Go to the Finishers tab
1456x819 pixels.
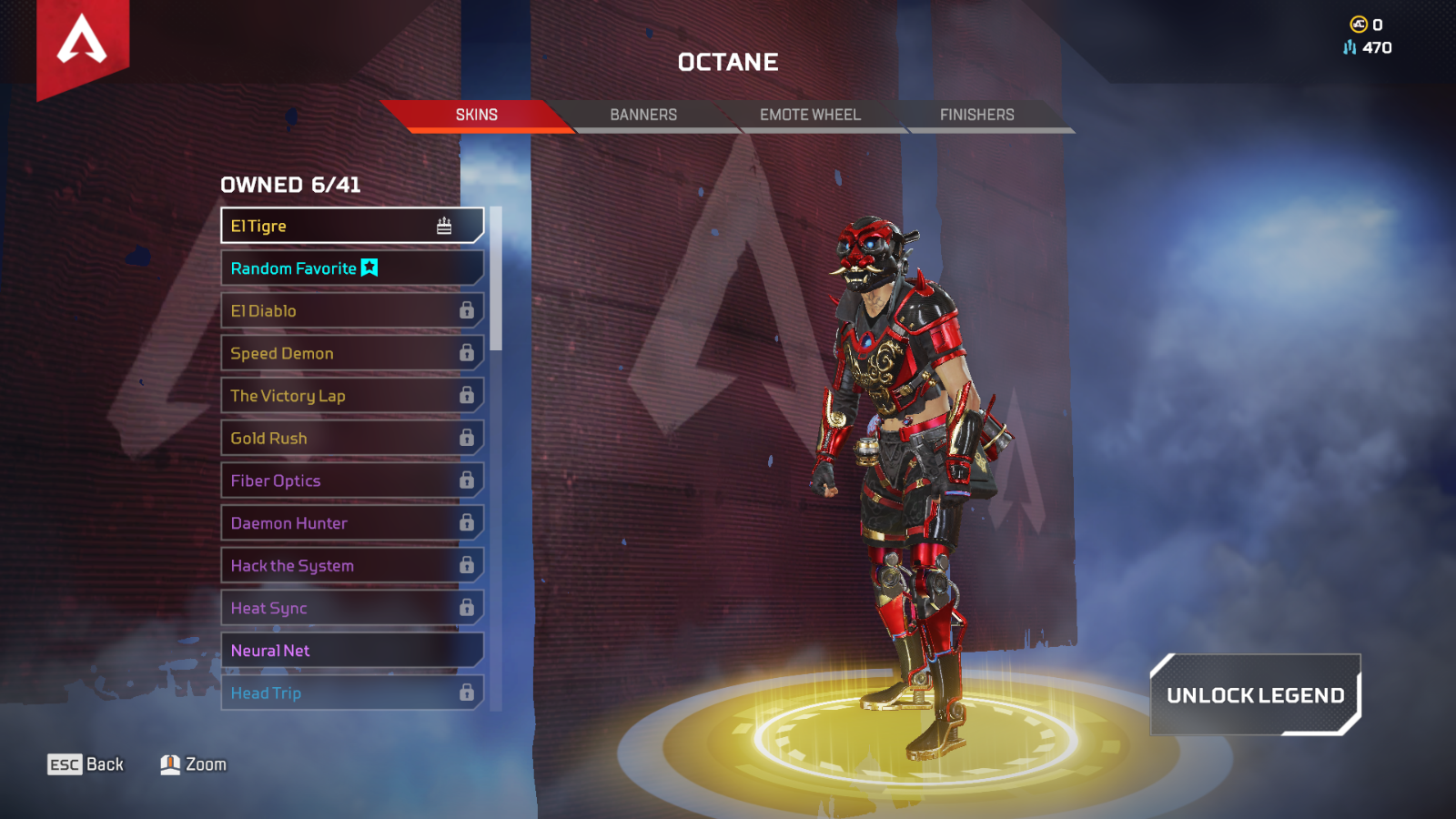click(976, 115)
